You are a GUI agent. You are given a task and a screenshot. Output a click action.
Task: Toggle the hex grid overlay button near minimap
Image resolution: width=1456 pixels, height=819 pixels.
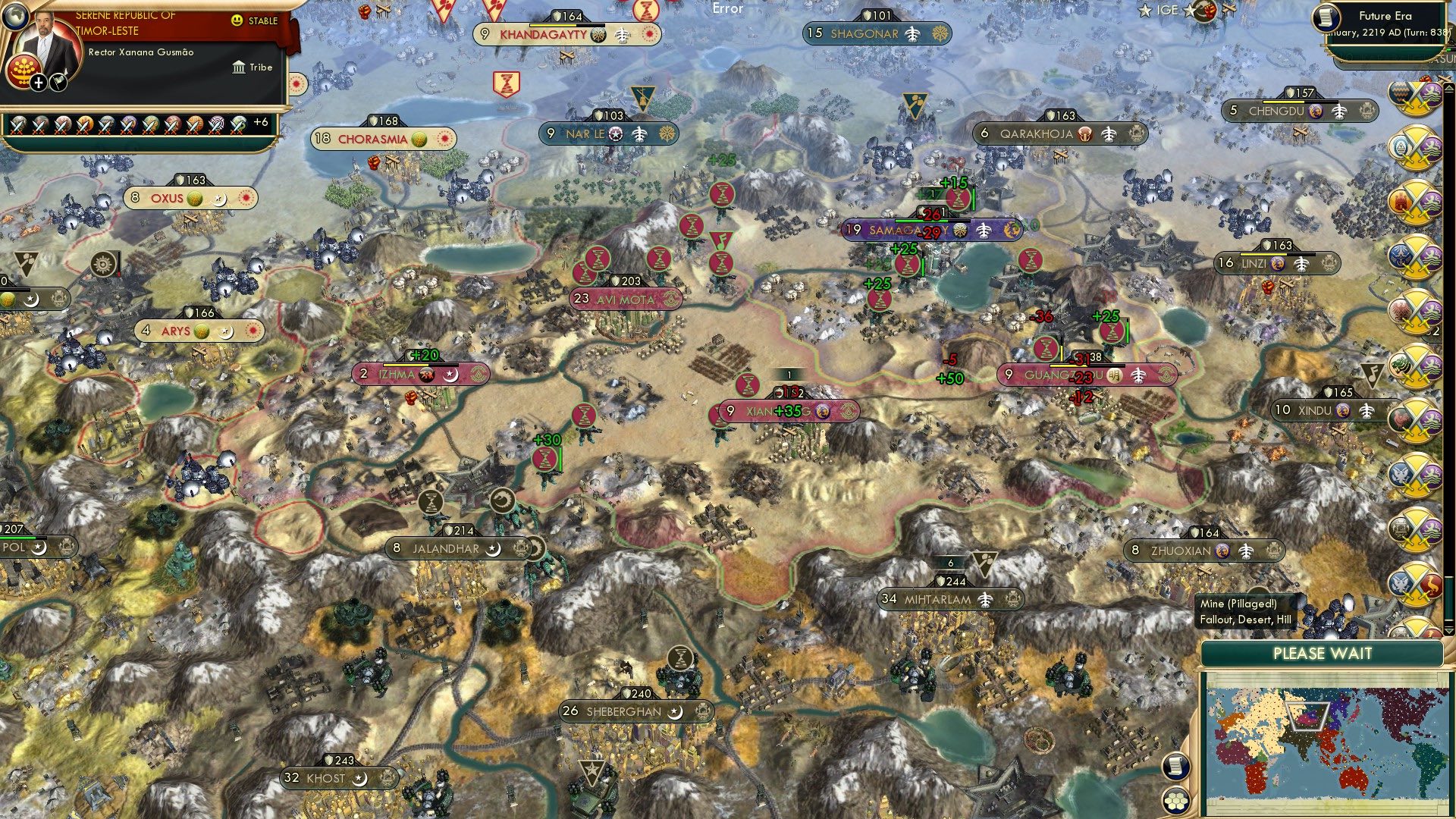click(x=1176, y=801)
